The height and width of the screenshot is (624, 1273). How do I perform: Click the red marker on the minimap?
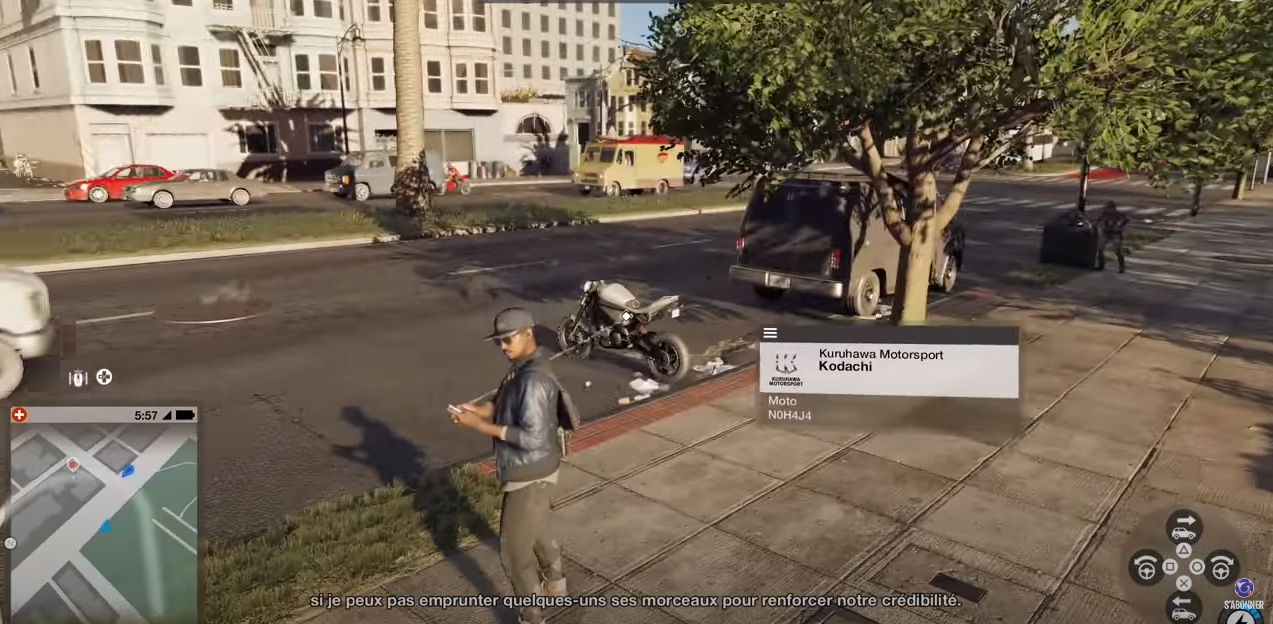73,464
